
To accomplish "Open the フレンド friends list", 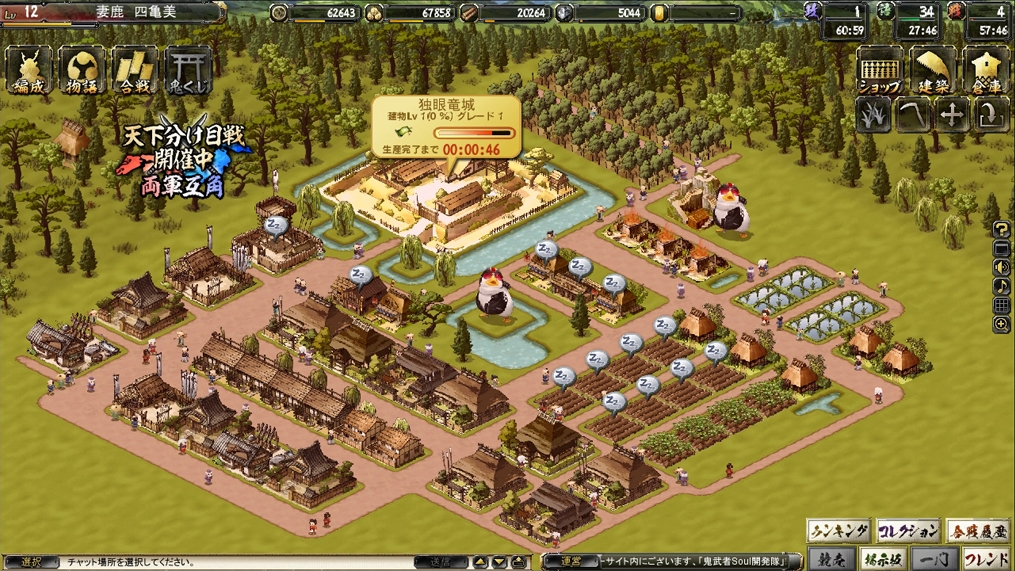I will pos(985,559).
